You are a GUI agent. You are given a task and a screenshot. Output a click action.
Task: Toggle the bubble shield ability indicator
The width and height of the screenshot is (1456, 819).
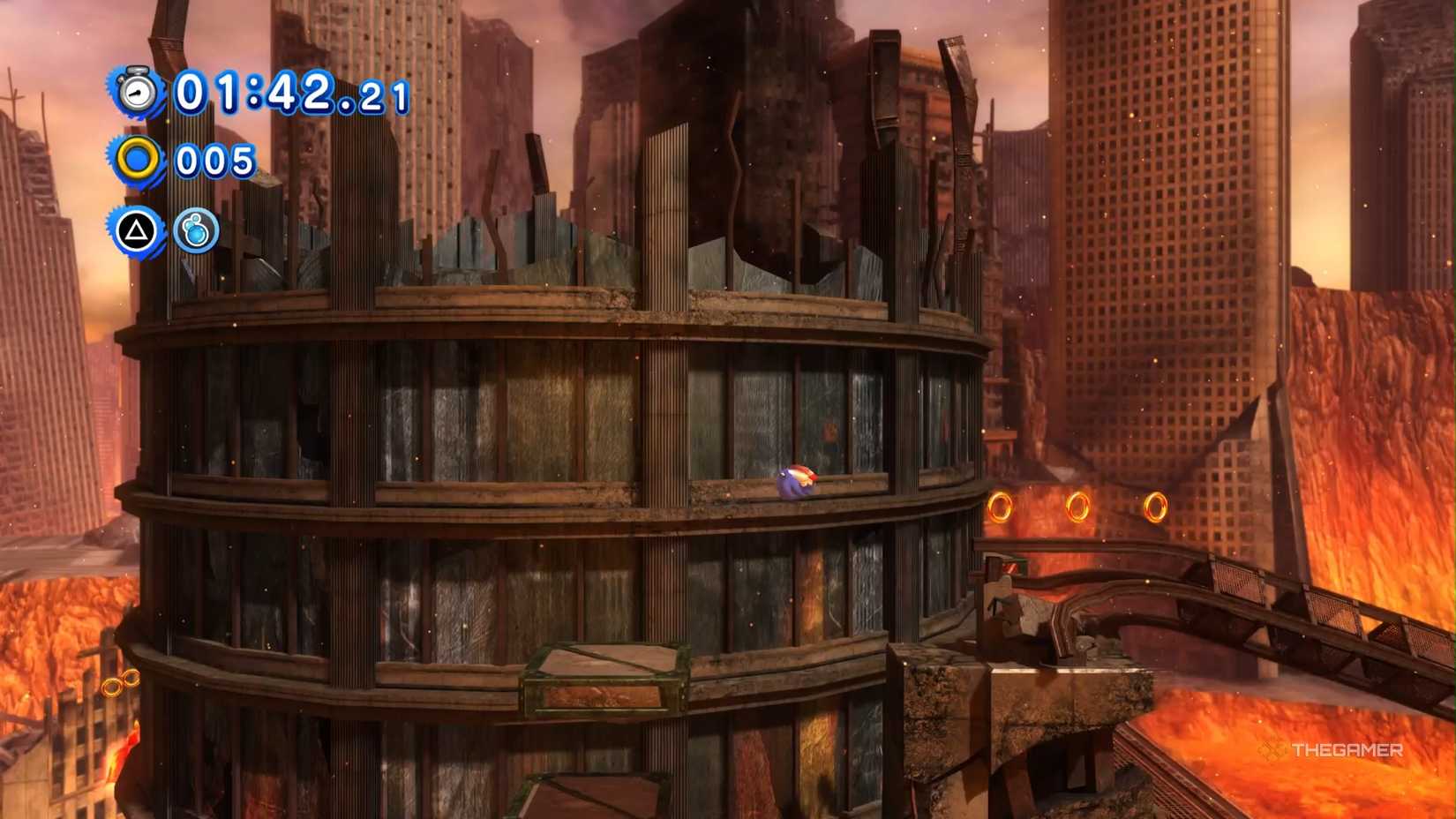tap(196, 232)
